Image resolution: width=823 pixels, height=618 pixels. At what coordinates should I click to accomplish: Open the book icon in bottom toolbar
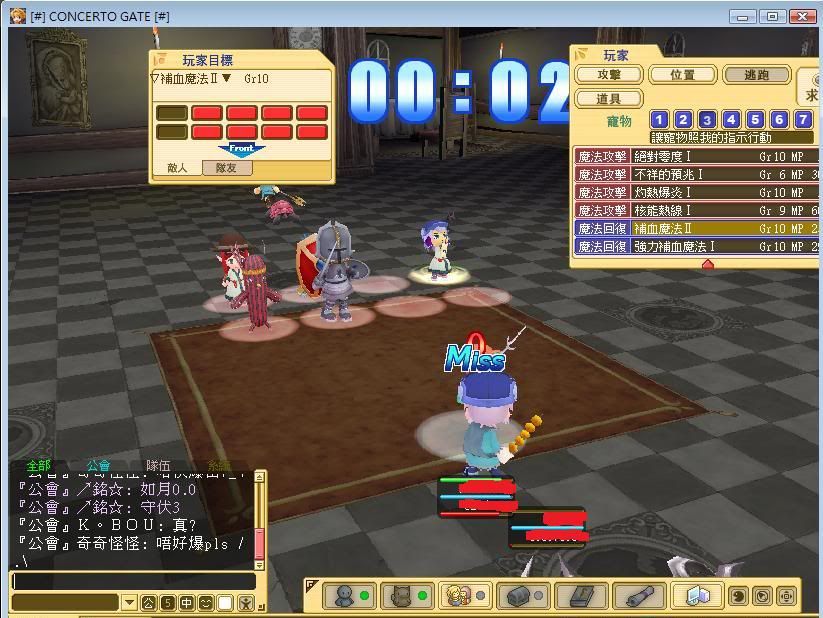(x=582, y=596)
